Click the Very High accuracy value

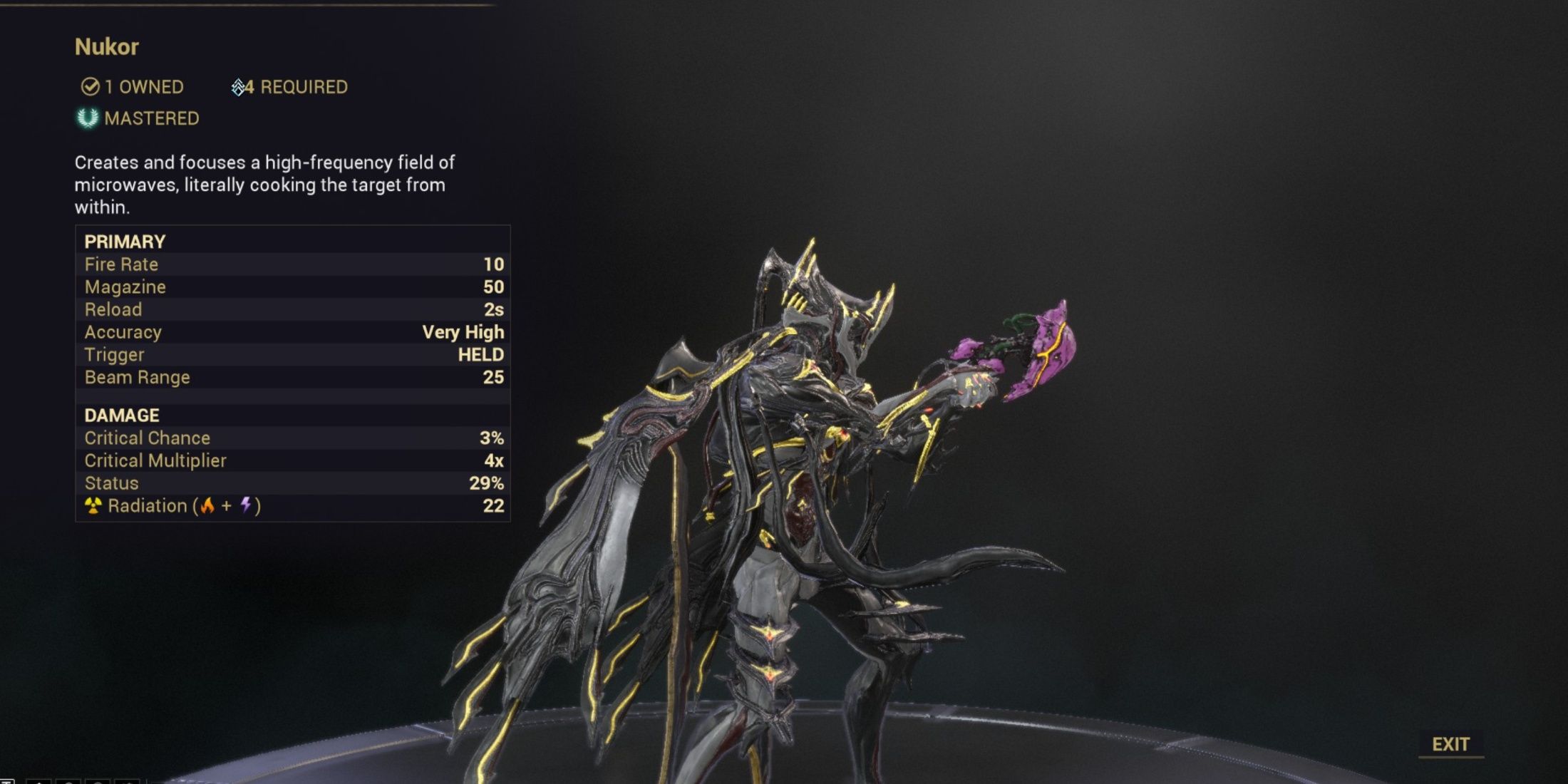(463, 331)
